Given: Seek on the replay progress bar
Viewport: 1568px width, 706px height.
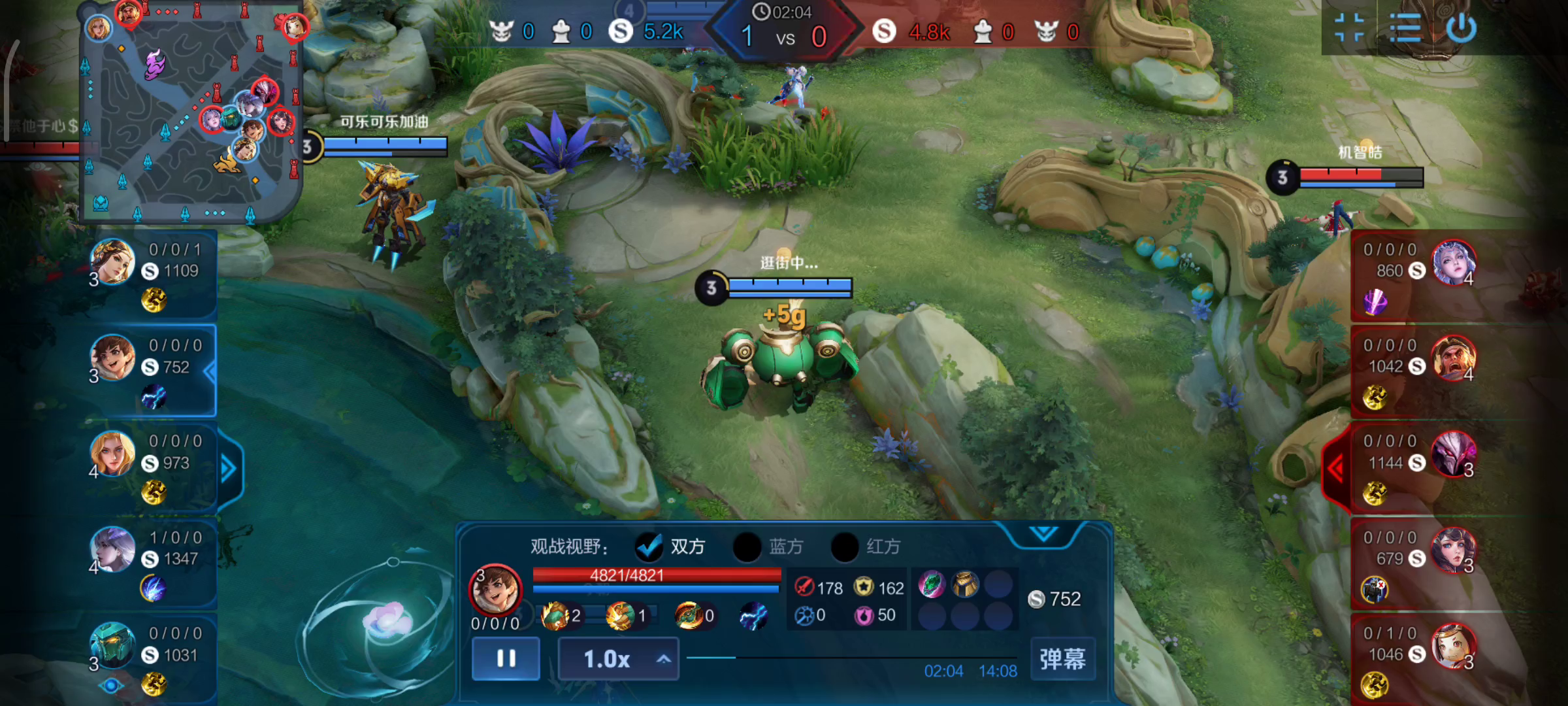Looking at the screenshot, I should click(849, 658).
